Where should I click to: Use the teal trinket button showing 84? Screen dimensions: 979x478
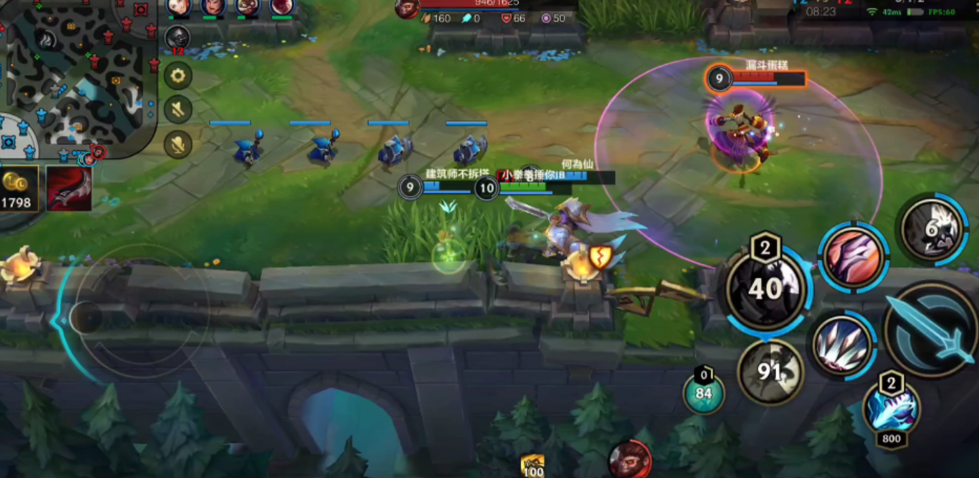click(704, 392)
